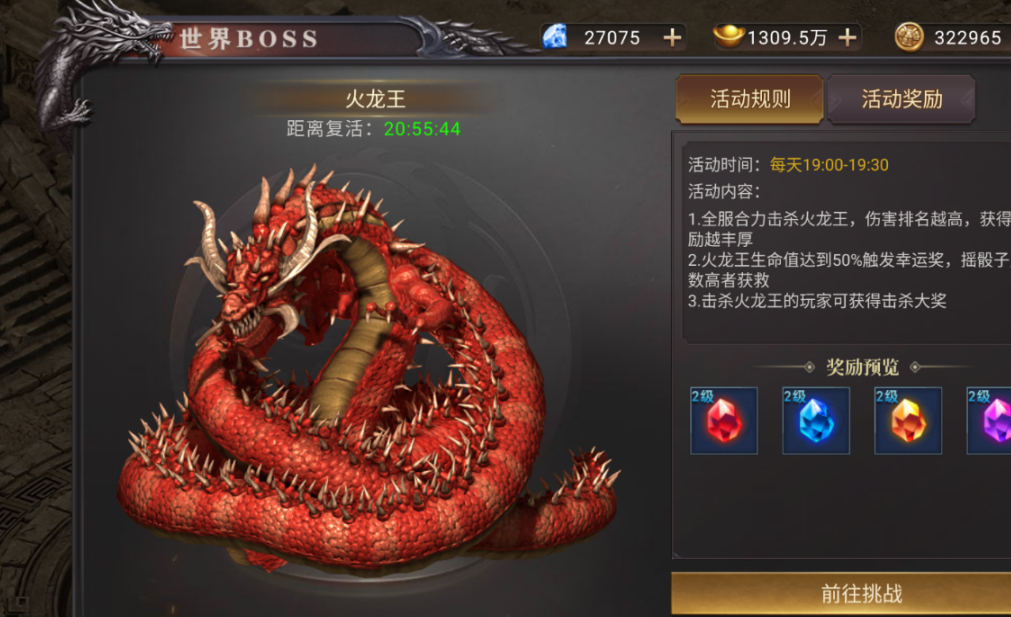Select the blue level-2 gem reward
Screen dimensions: 1011x617
[816, 421]
